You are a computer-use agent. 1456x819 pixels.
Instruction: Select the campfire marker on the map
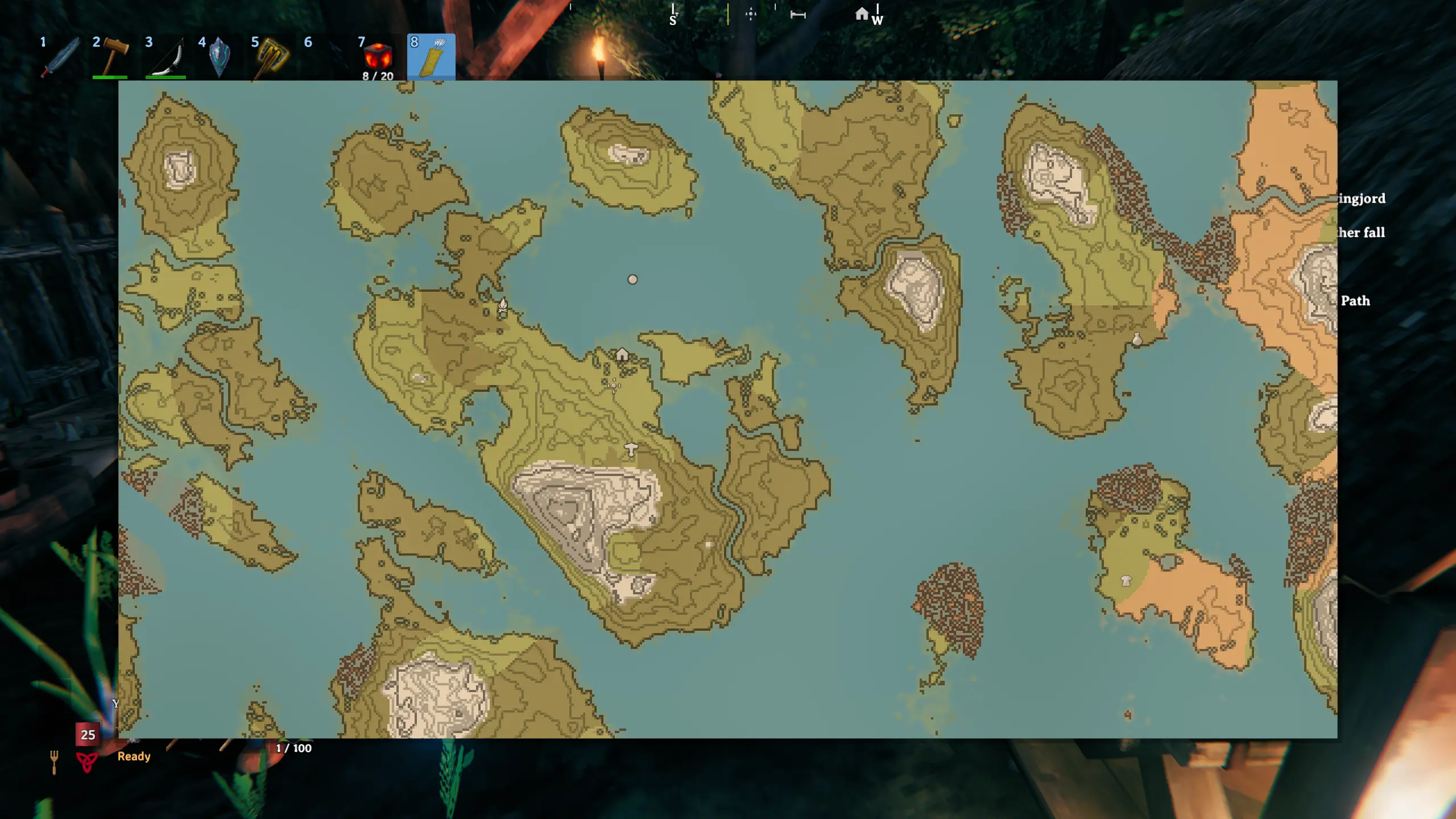pyautogui.click(x=503, y=306)
